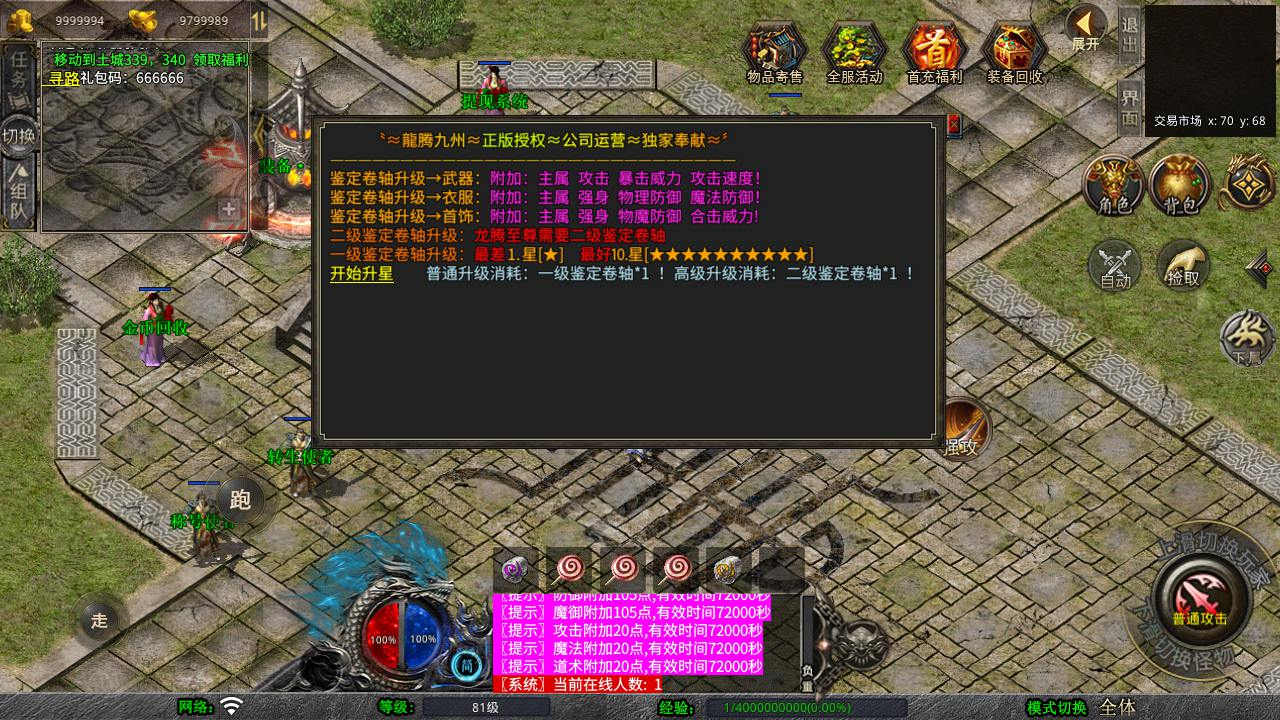
Task: Open the 装备回收 treasure chest icon
Action: point(1014,50)
